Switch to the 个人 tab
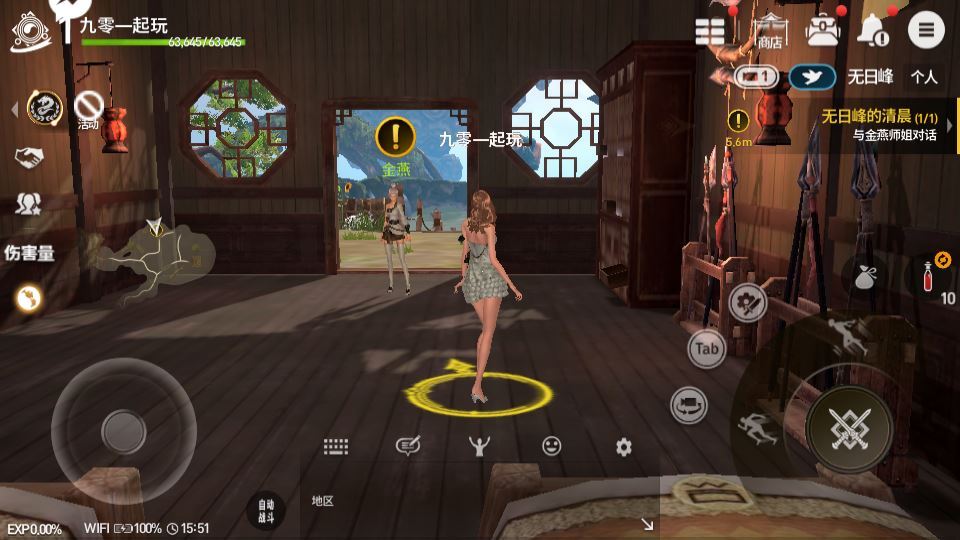 coord(924,76)
